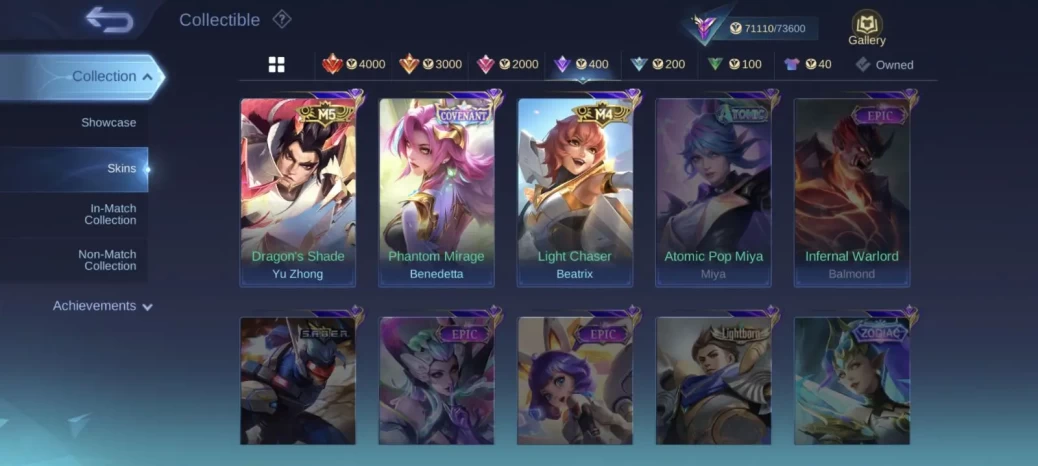The height and width of the screenshot is (466, 1038).
Task: Open the Collectible help question mark
Action: point(282,19)
